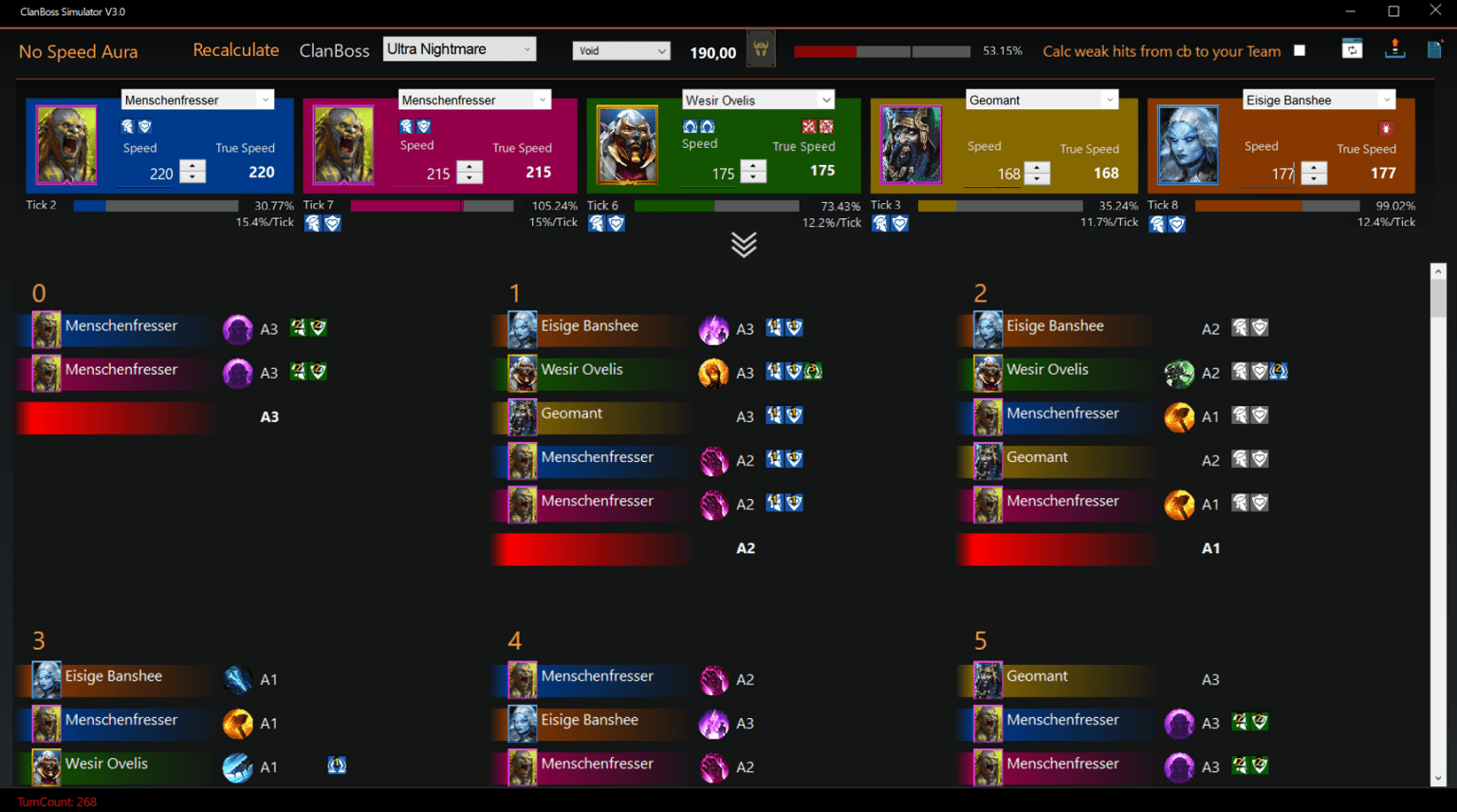Click the shield buff icon below Tick 2 bar
The image size is (1457, 812).
(332, 223)
